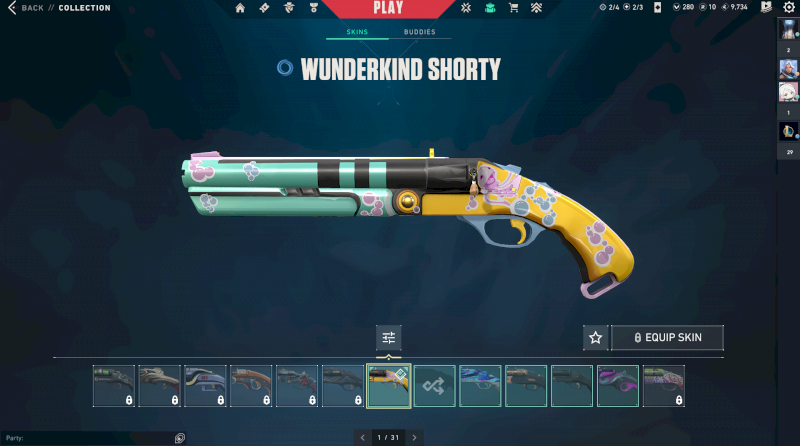Image resolution: width=800 pixels, height=446 pixels.
Task: Select the Skins tab
Action: tap(357, 32)
